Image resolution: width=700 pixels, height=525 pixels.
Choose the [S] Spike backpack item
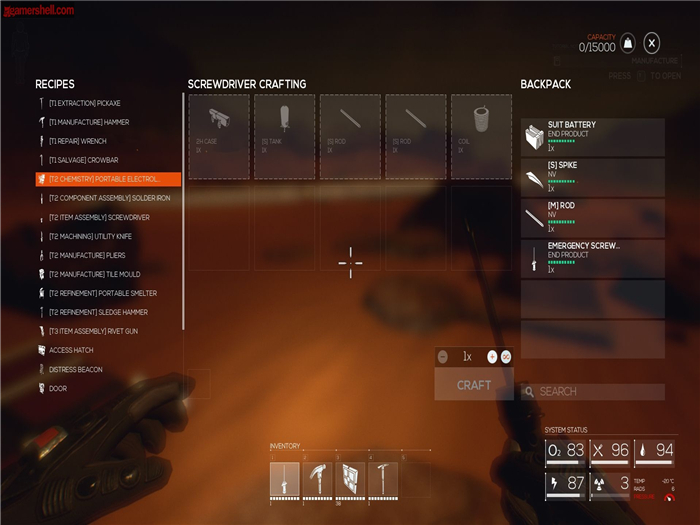coord(592,178)
